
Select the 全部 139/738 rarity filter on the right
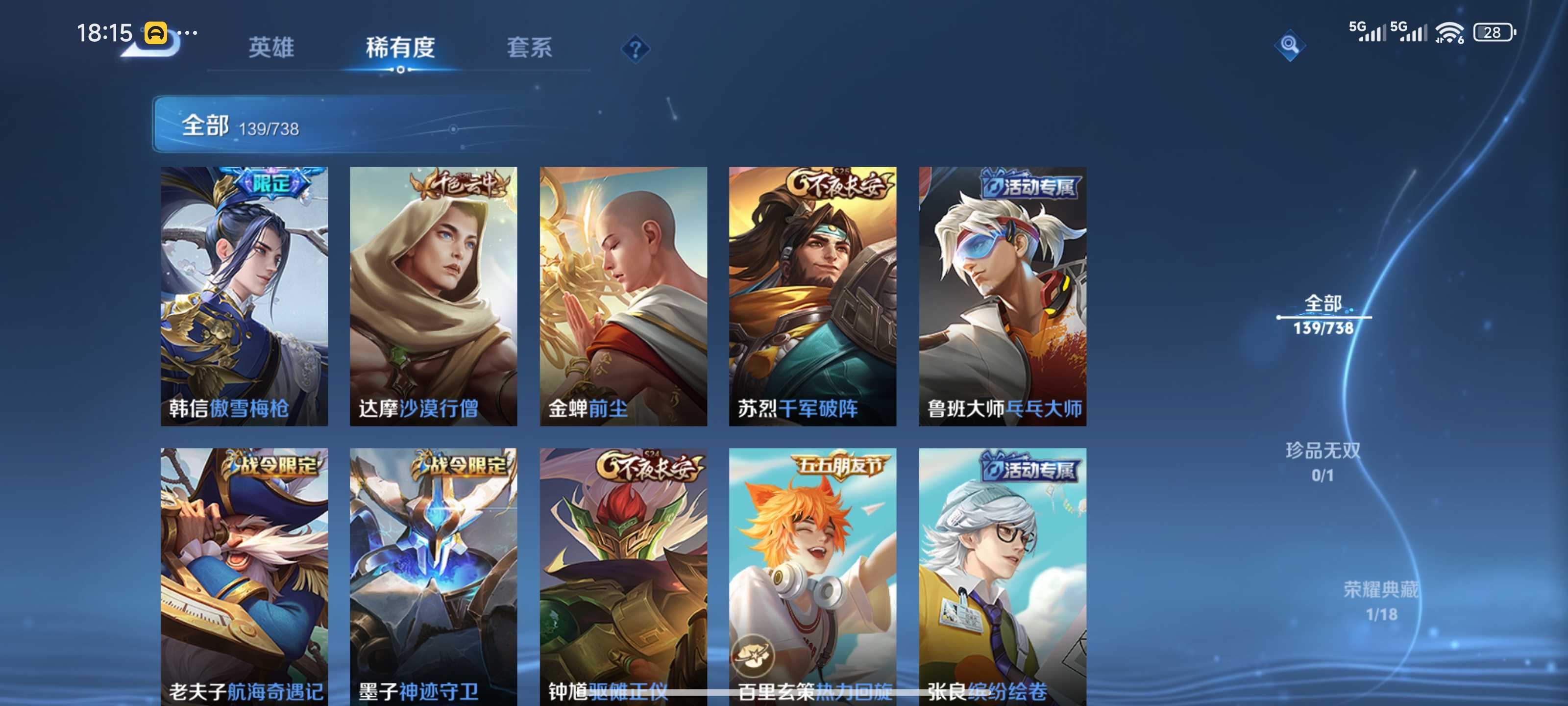point(1323,315)
